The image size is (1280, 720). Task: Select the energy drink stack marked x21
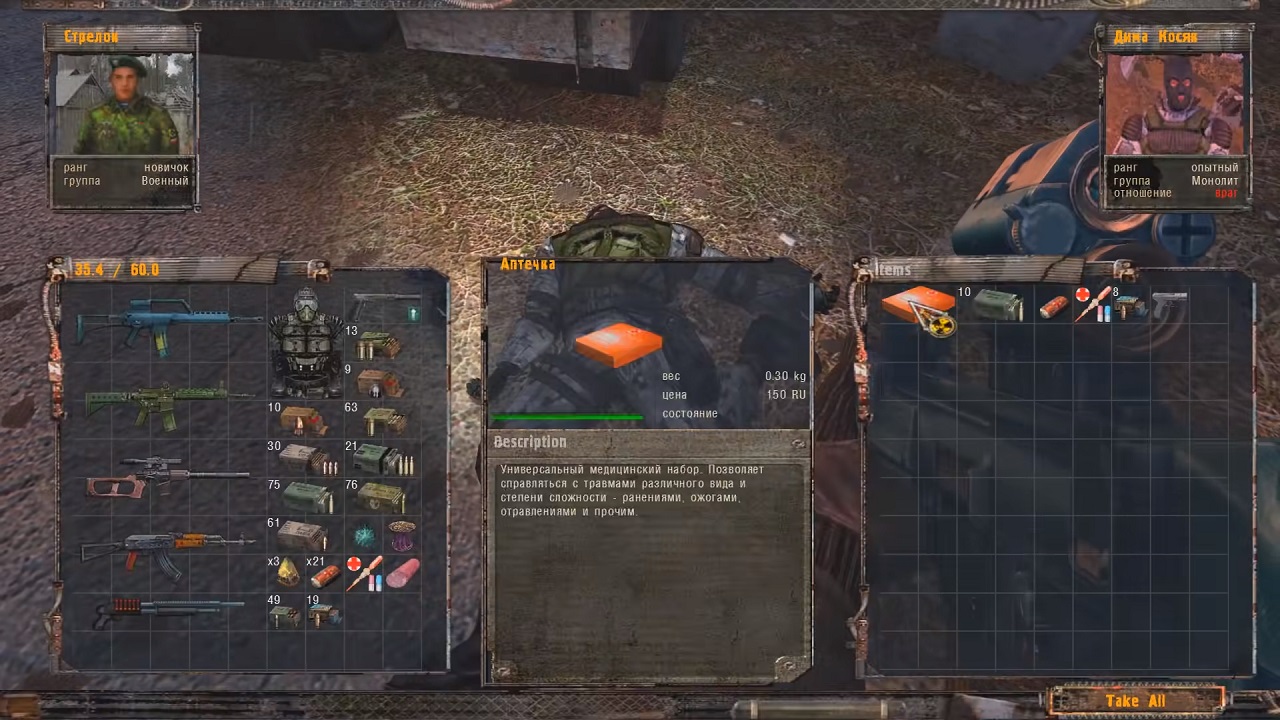tap(326, 574)
